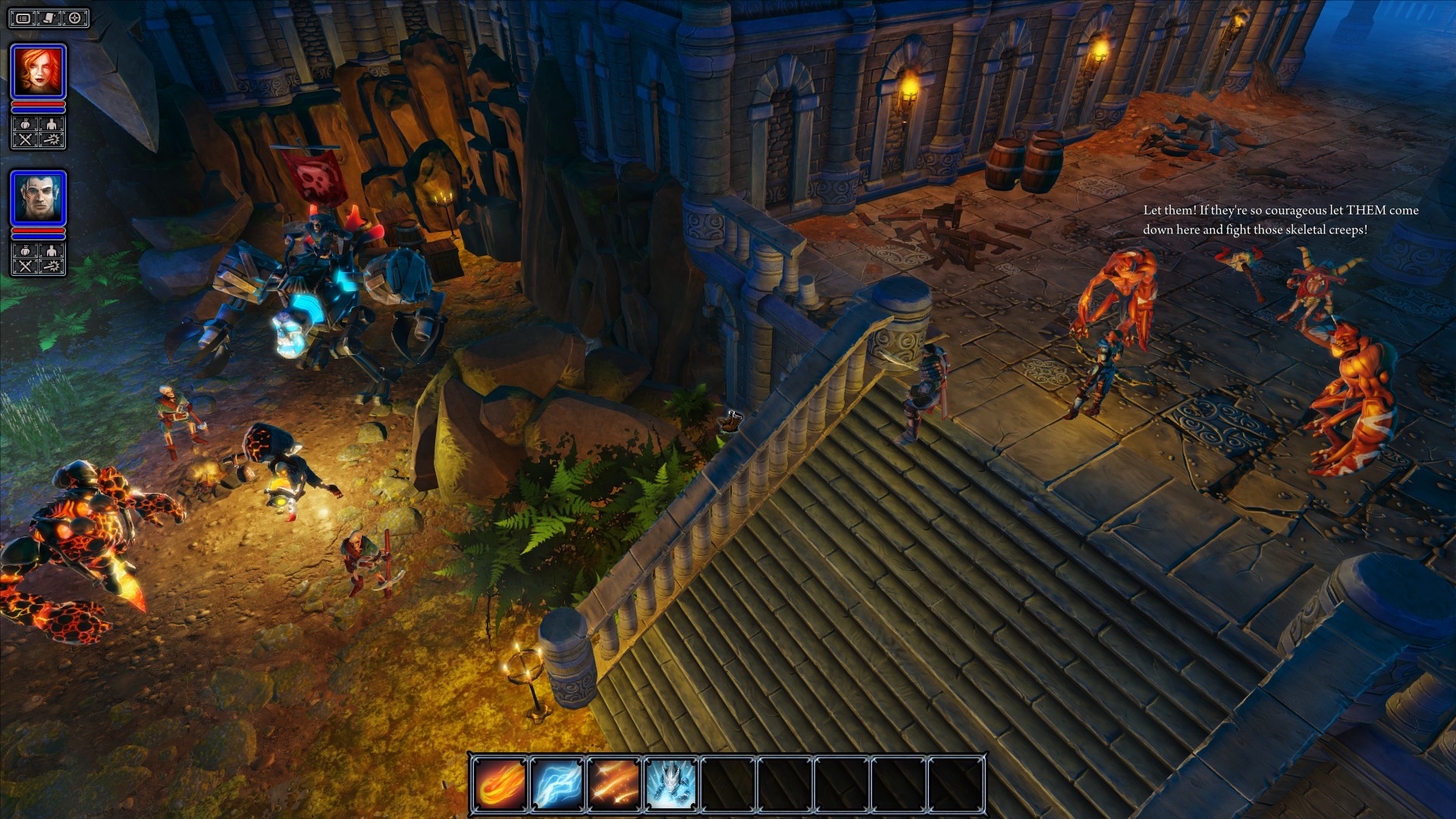Click the red health bar under the top portrait
Screen dimensions: 1456x819
click(38, 104)
